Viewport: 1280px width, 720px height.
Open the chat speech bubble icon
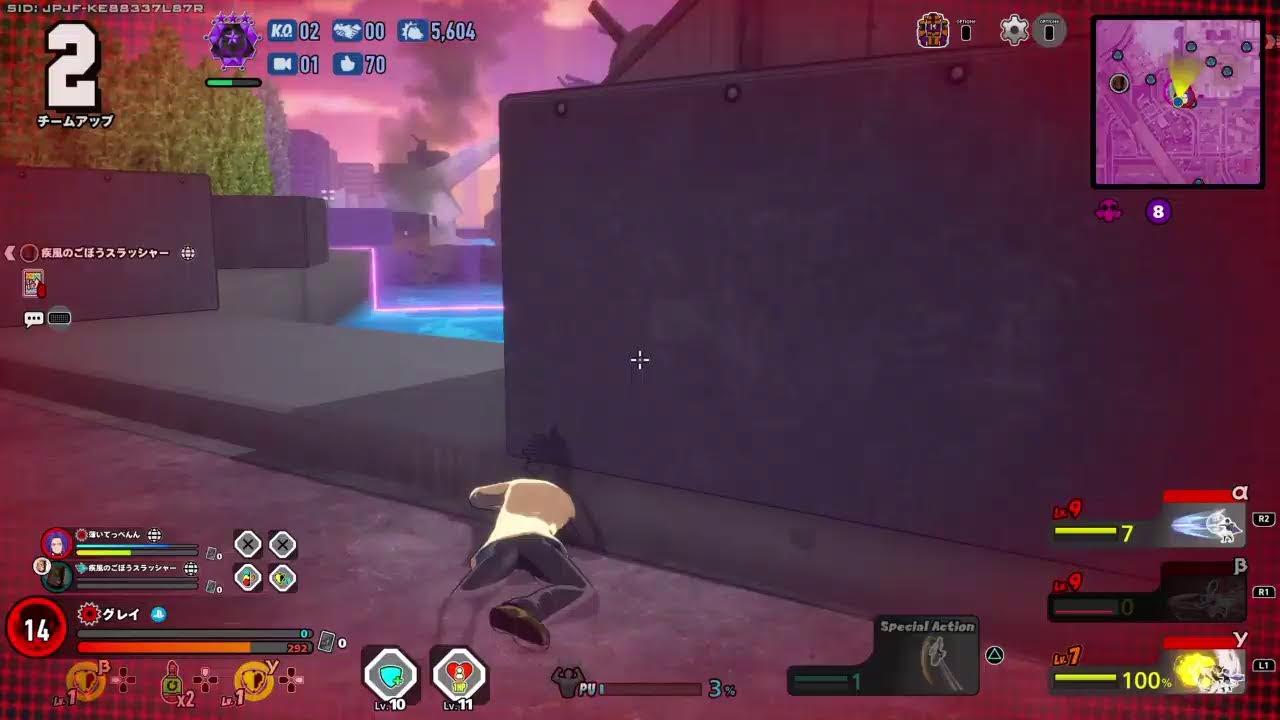pos(34,319)
